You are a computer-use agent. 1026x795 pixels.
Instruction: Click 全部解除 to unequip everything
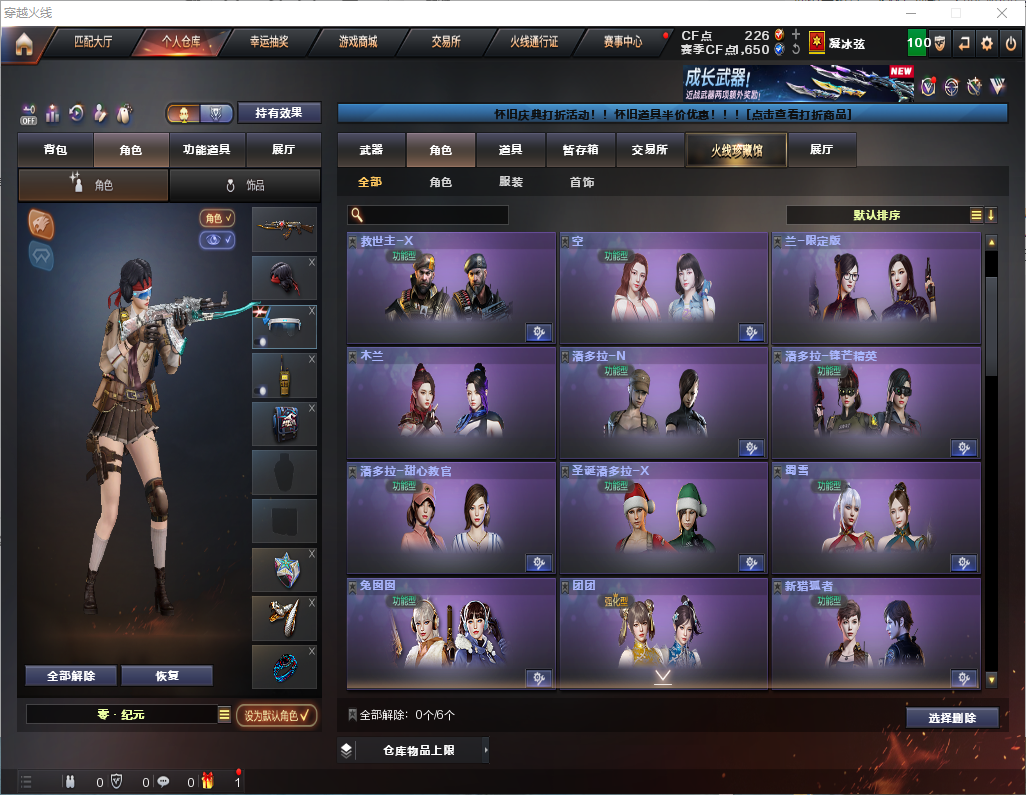[x=71, y=676]
